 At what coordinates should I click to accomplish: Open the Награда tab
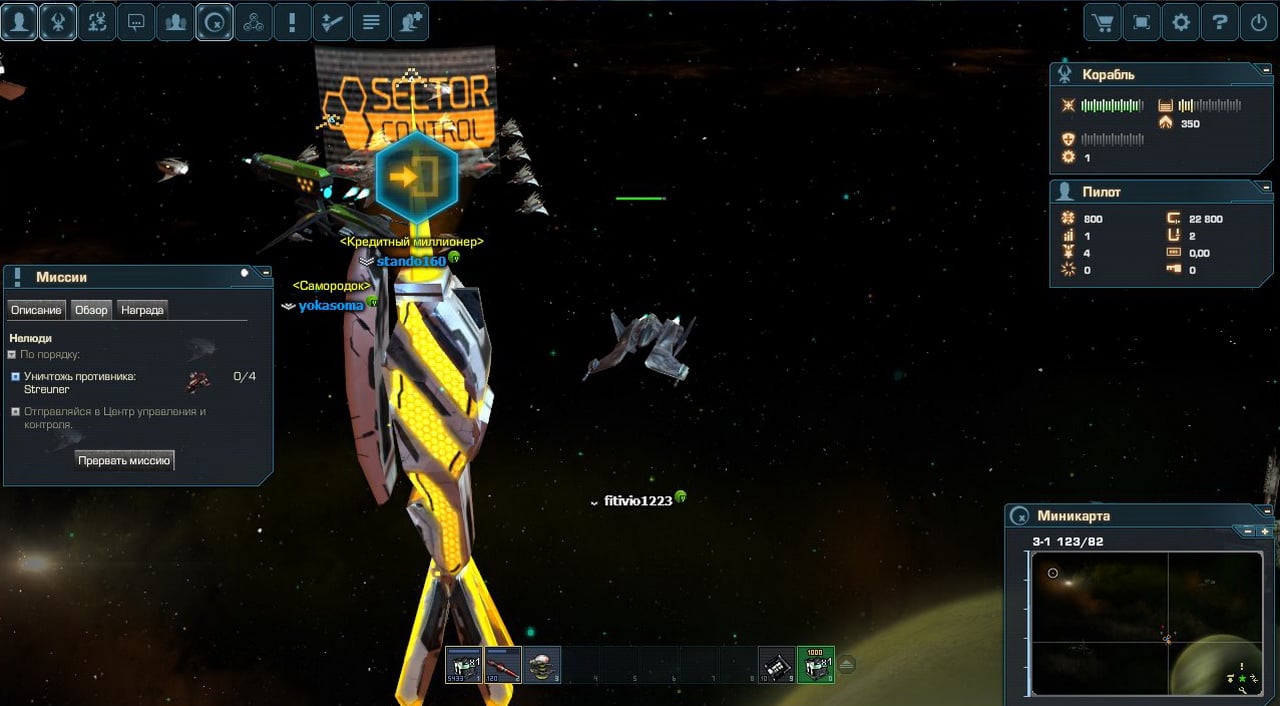[142, 310]
